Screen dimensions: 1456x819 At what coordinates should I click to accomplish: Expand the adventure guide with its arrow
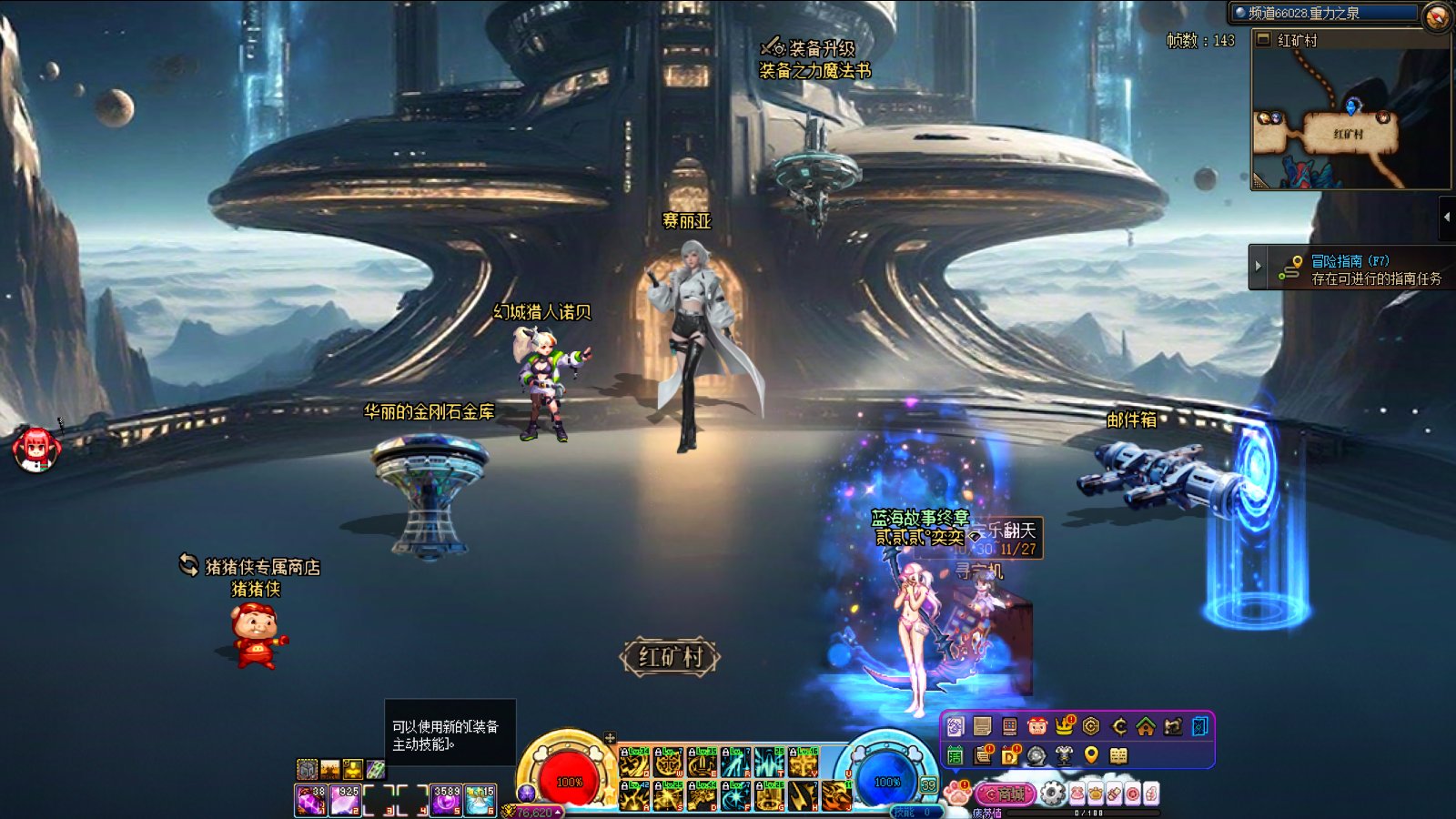click(1259, 267)
